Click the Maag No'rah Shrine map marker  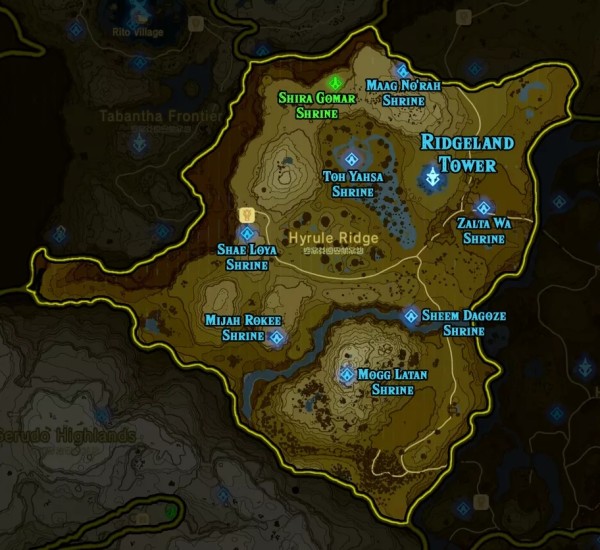[401, 71]
